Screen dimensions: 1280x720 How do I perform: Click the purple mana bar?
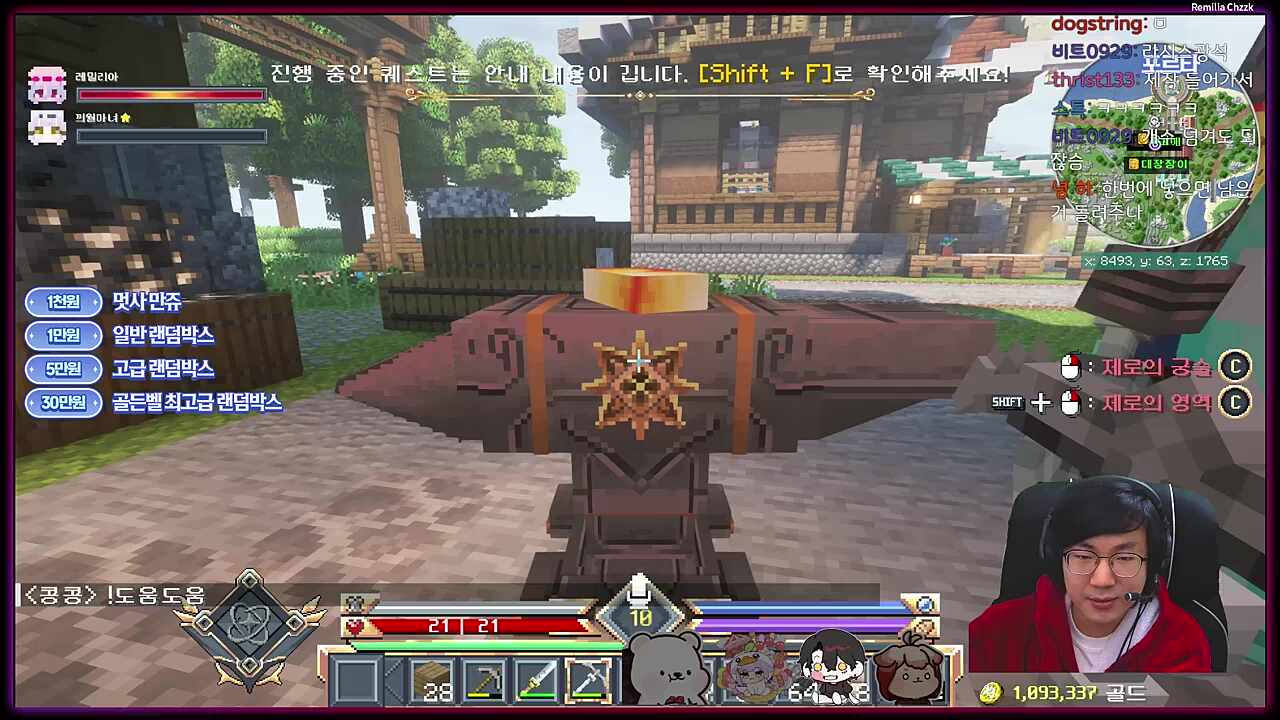(800, 625)
